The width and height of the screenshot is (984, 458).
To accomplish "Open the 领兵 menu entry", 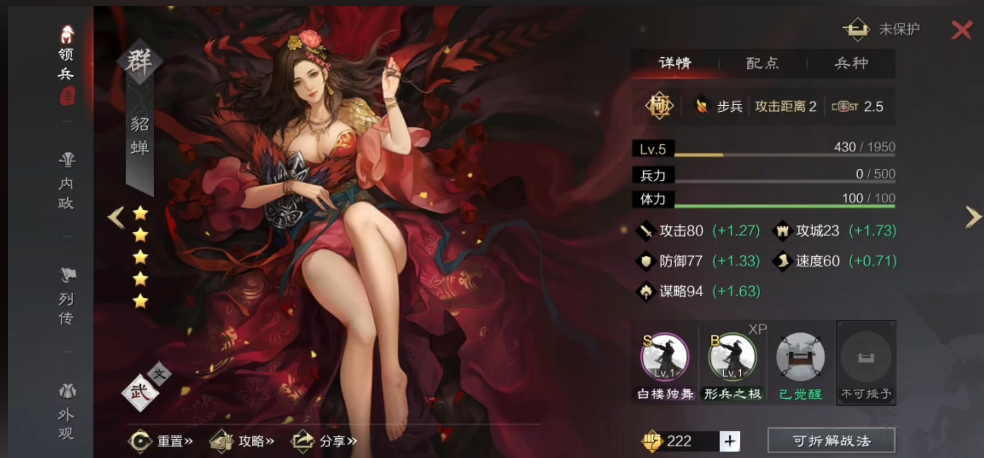I will [67, 66].
